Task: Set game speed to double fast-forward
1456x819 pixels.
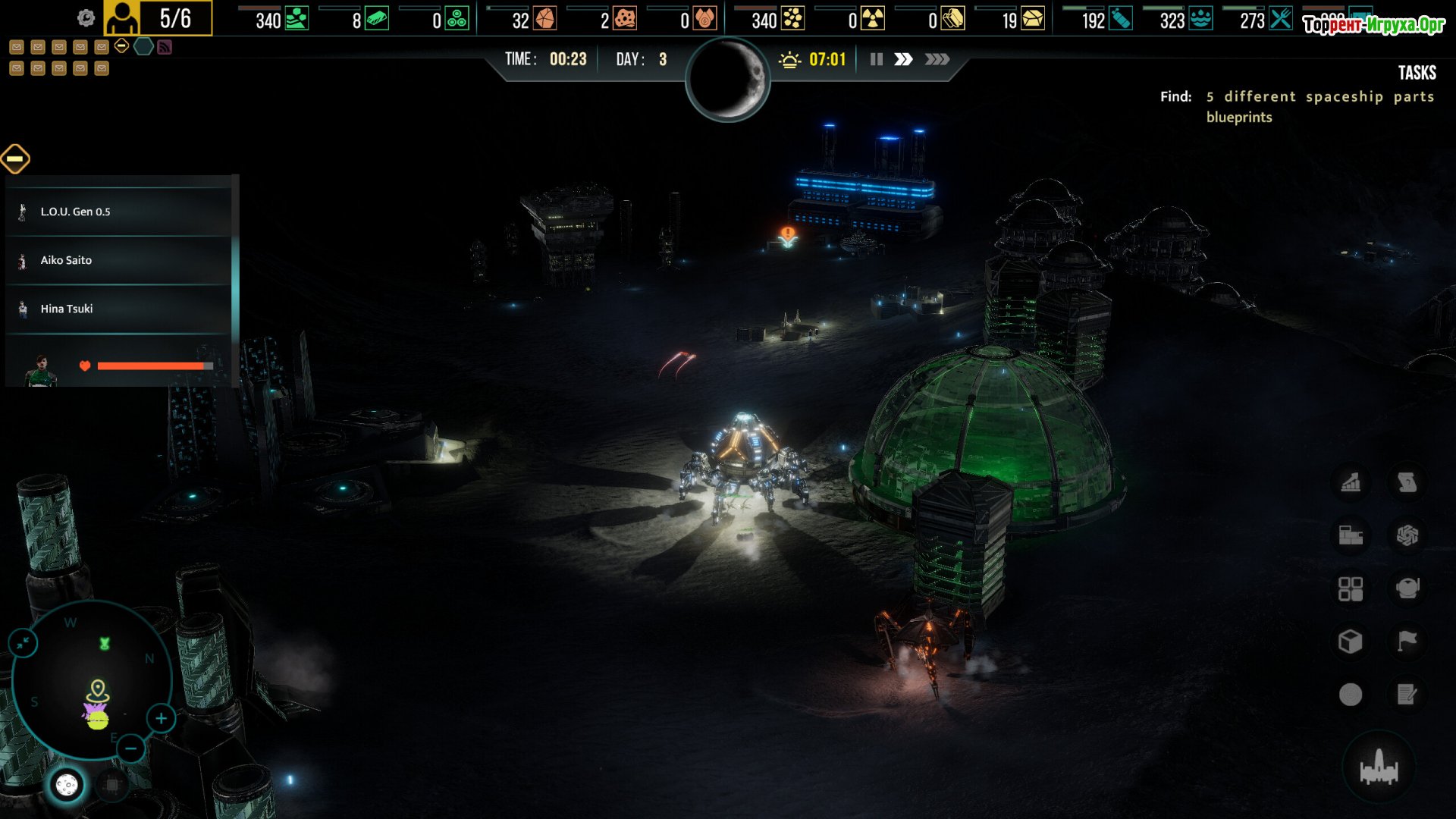Action: [x=903, y=59]
